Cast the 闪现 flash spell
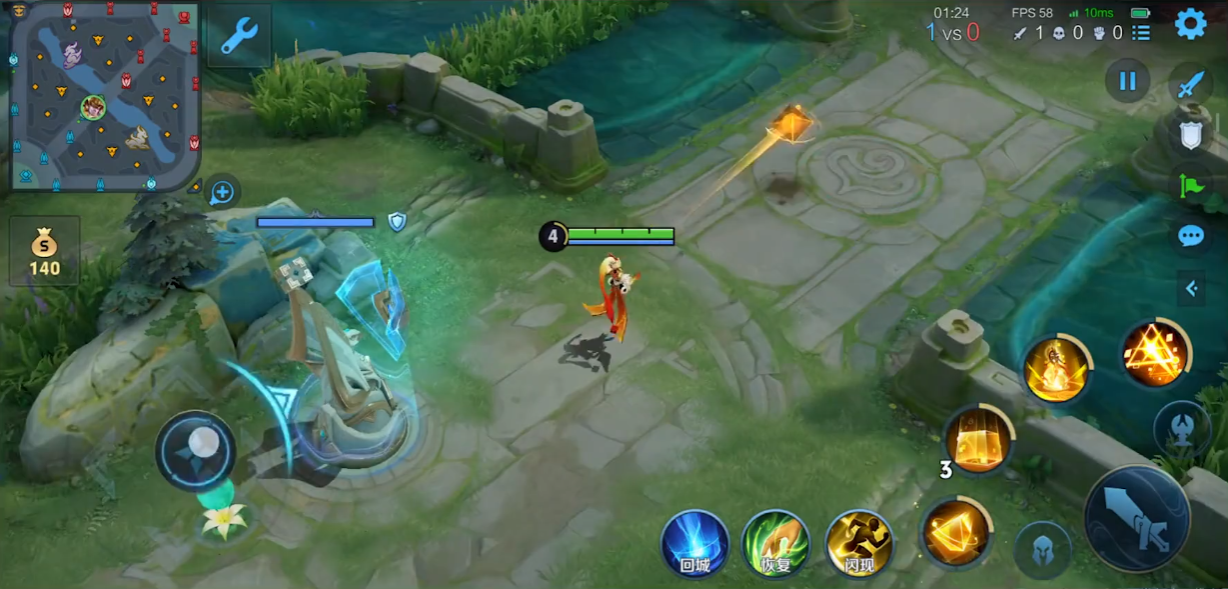The image size is (1228, 589). coord(859,543)
